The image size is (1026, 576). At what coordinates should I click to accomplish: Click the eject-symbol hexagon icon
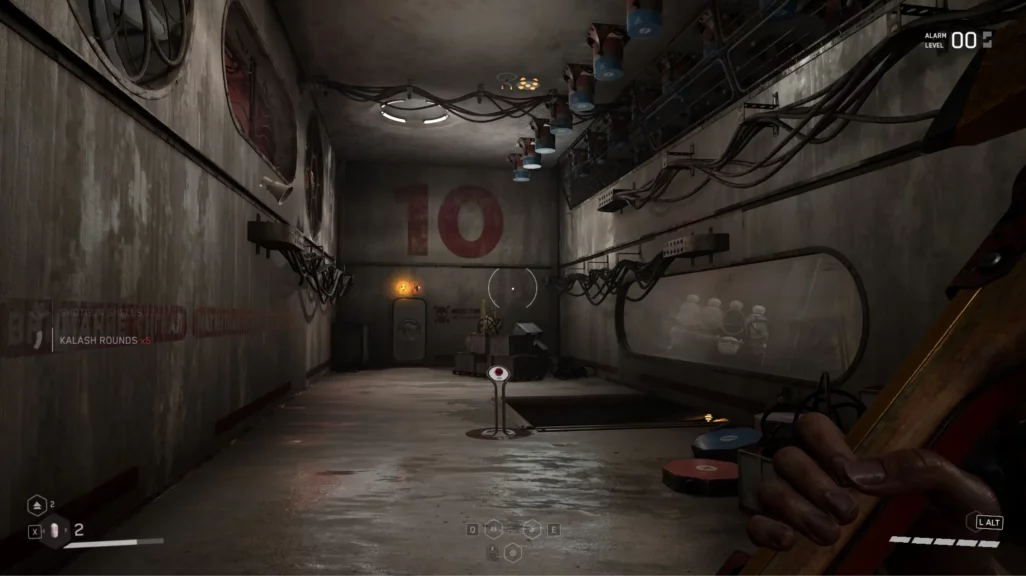(38, 506)
